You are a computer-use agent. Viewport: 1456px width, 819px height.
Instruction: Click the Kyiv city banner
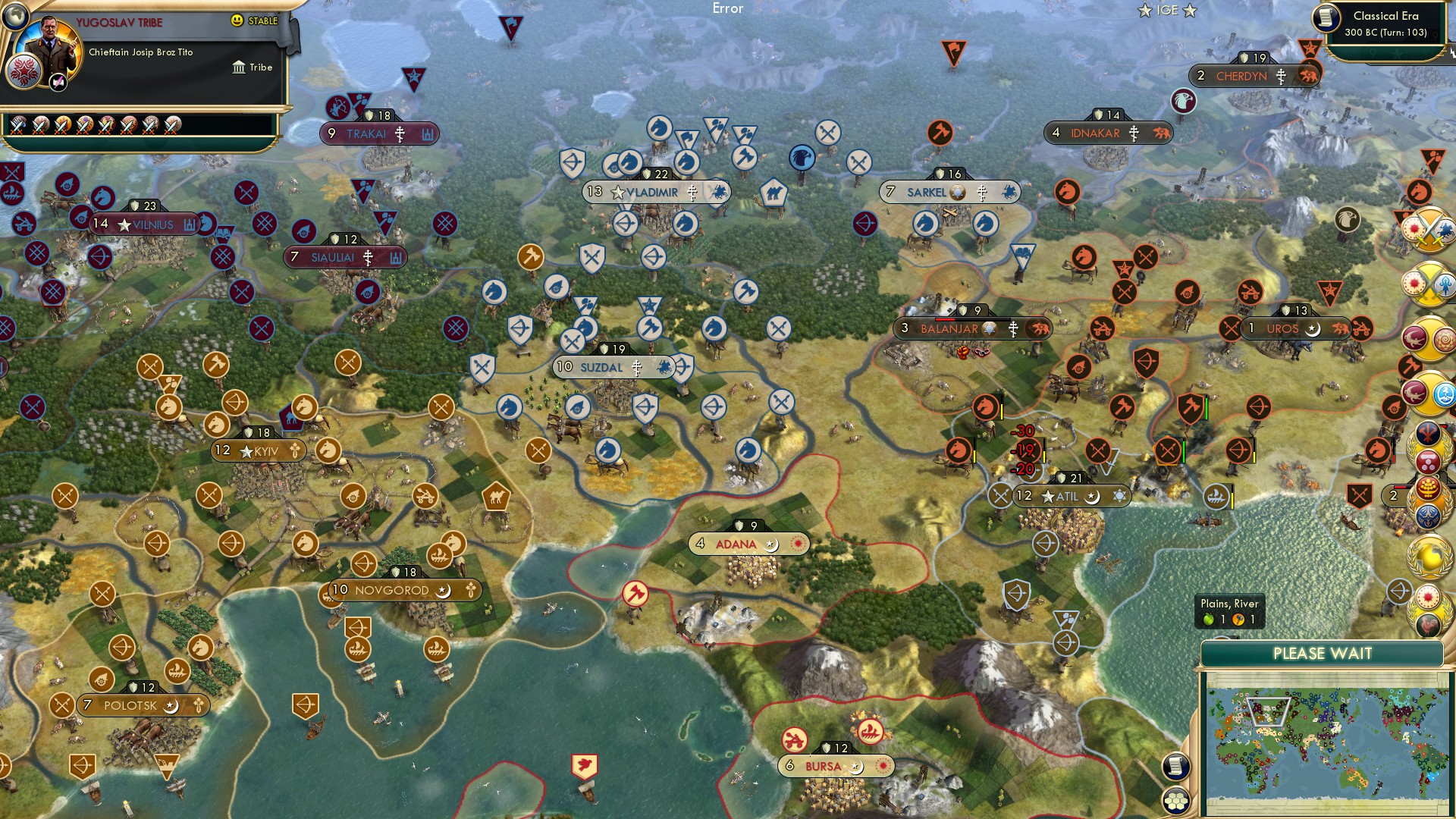pyautogui.click(x=258, y=450)
